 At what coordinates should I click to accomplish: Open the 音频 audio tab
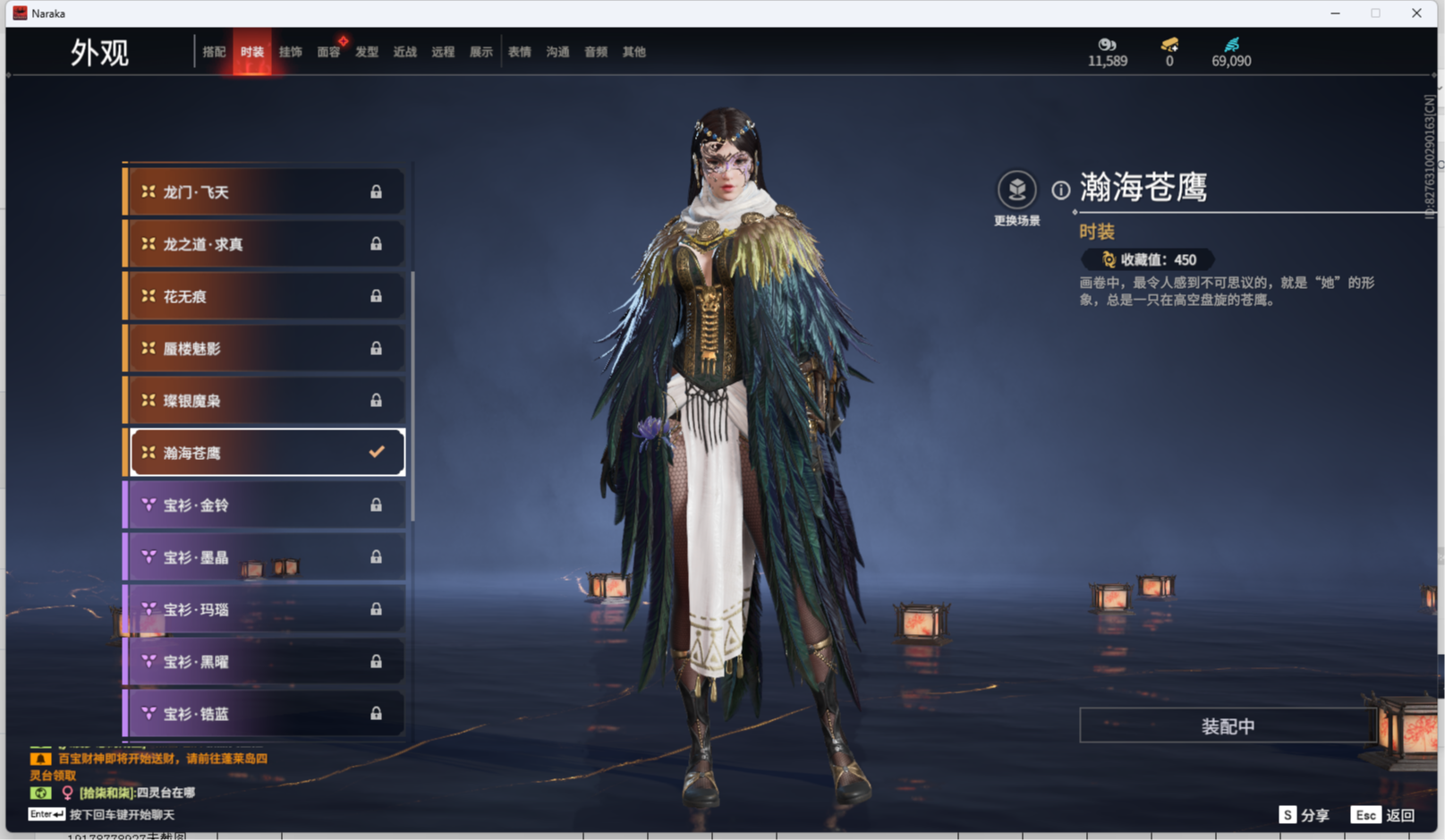596,52
